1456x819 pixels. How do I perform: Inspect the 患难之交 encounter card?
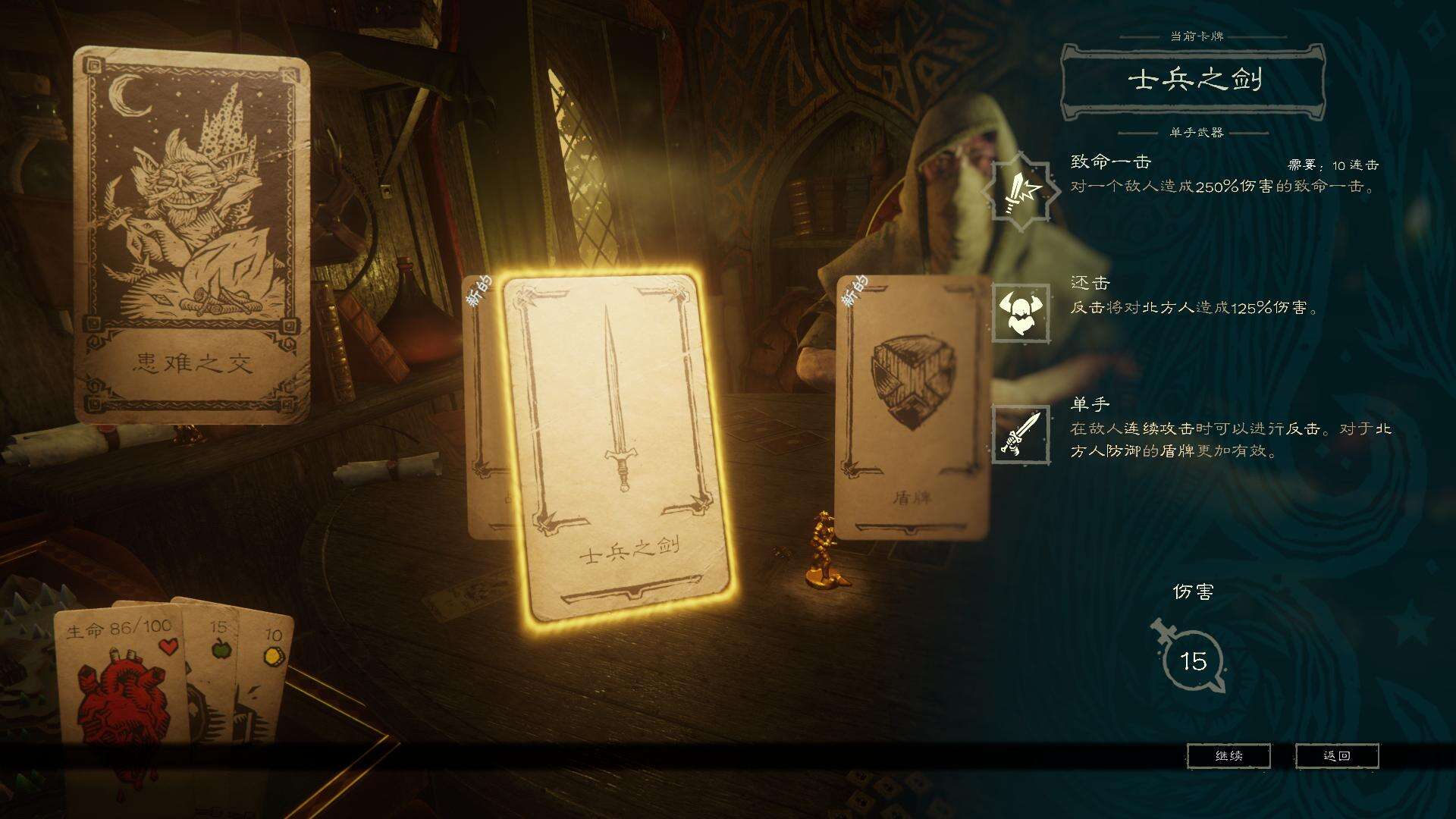pos(192,235)
